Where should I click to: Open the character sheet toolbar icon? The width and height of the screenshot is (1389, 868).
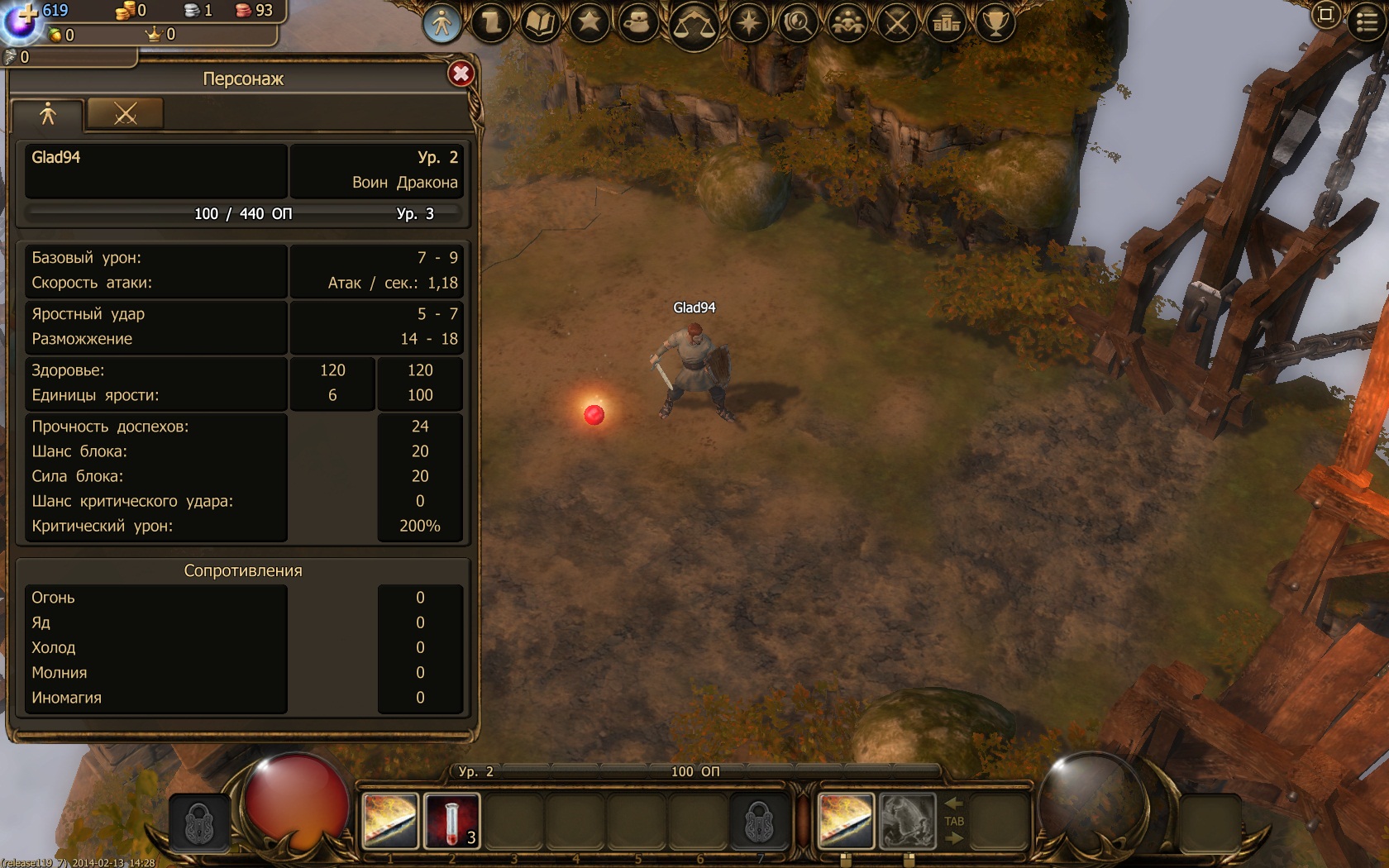point(442,23)
